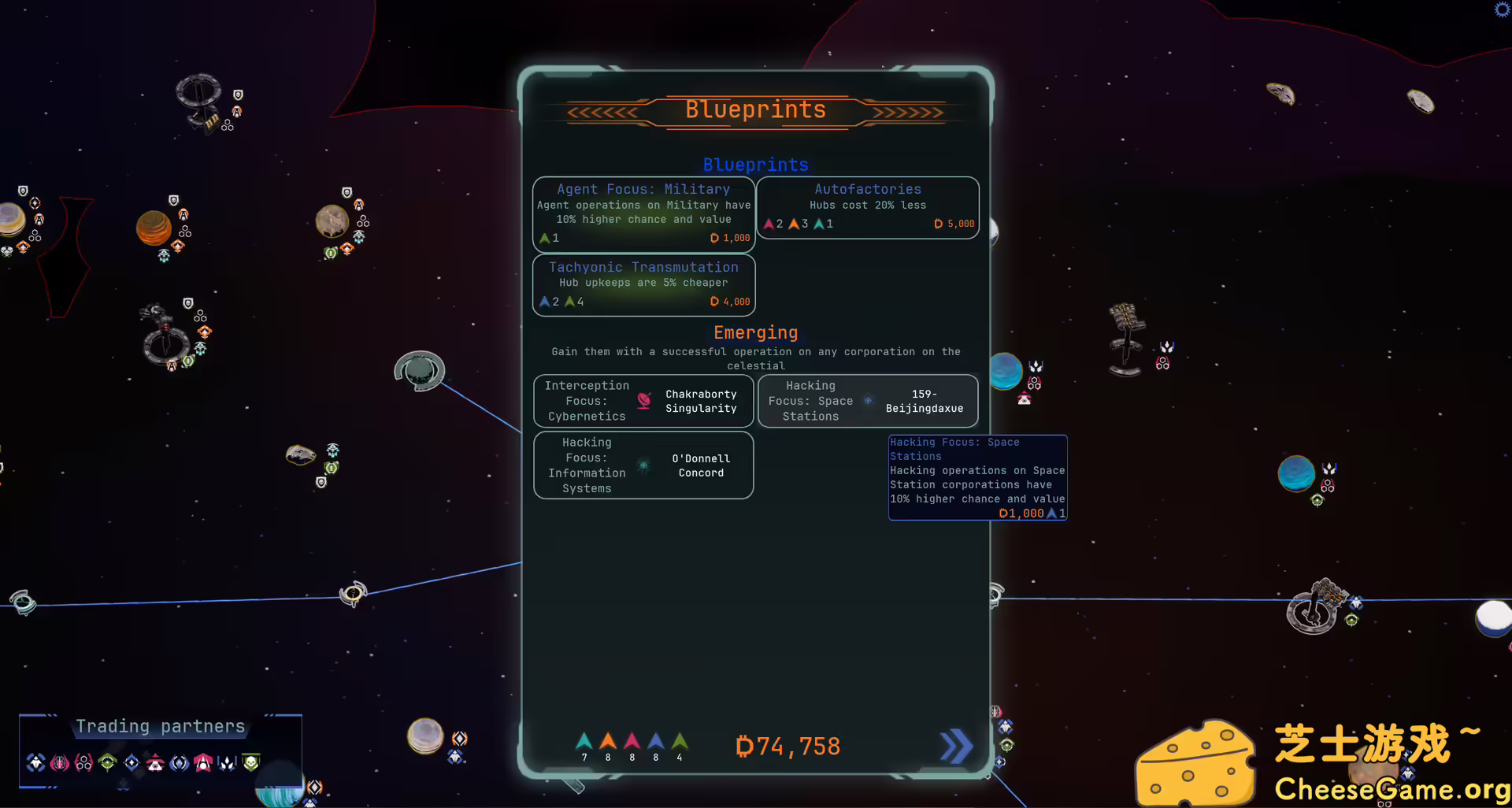The image size is (1512, 808).
Task: Click the Đ74,758 currency total
Action: (x=787, y=746)
